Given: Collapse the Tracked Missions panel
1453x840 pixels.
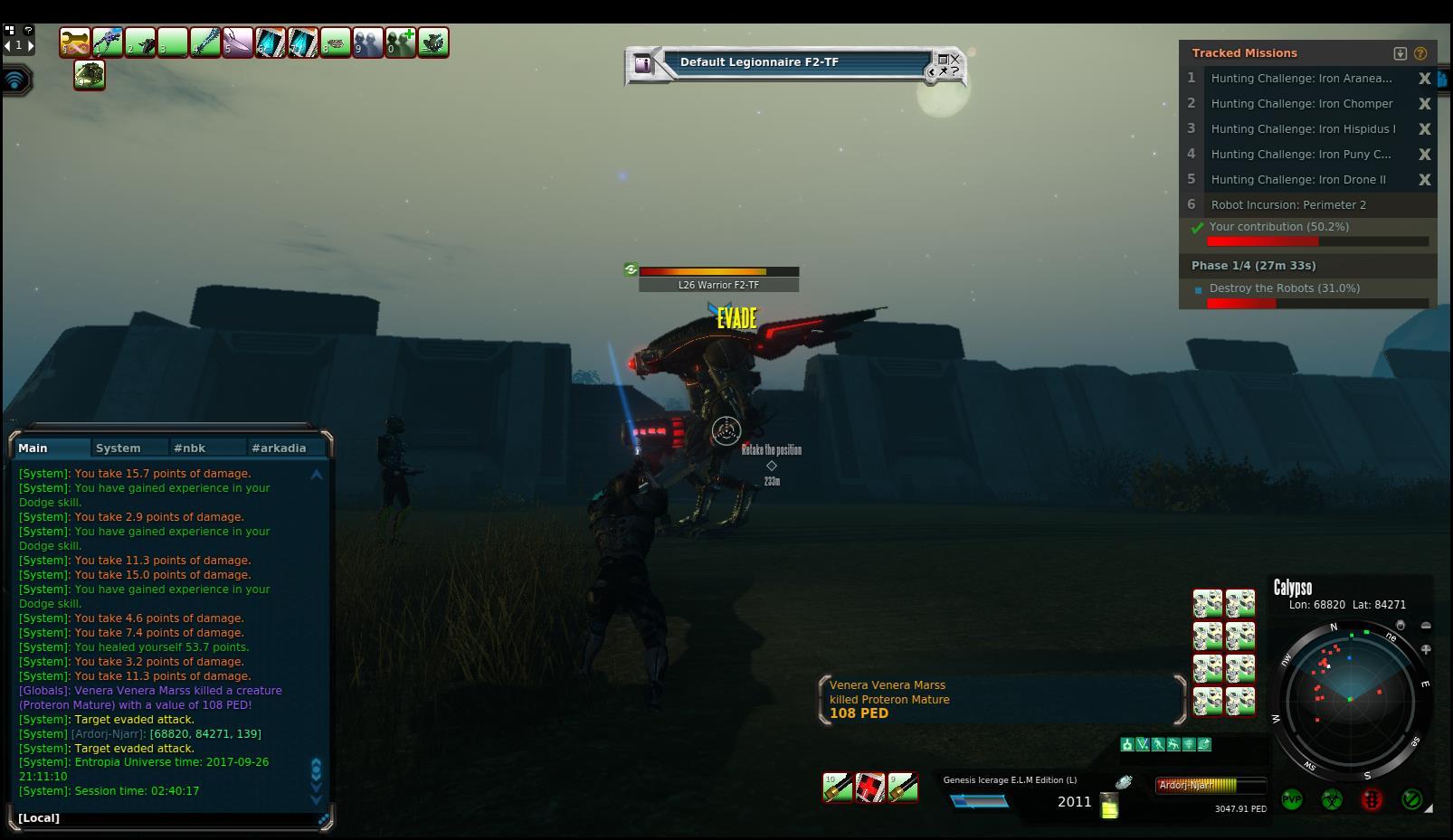Looking at the screenshot, I should click(x=1401, y=53).
